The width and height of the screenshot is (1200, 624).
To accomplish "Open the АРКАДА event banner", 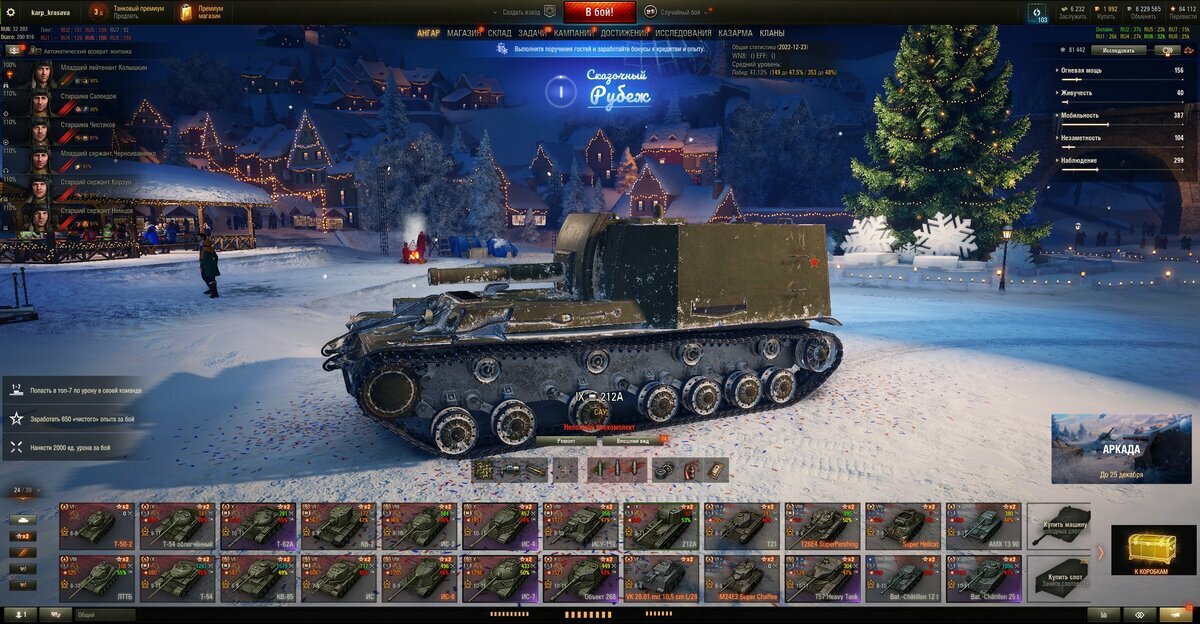I will pyautogui.click(x=1121, y=449).
